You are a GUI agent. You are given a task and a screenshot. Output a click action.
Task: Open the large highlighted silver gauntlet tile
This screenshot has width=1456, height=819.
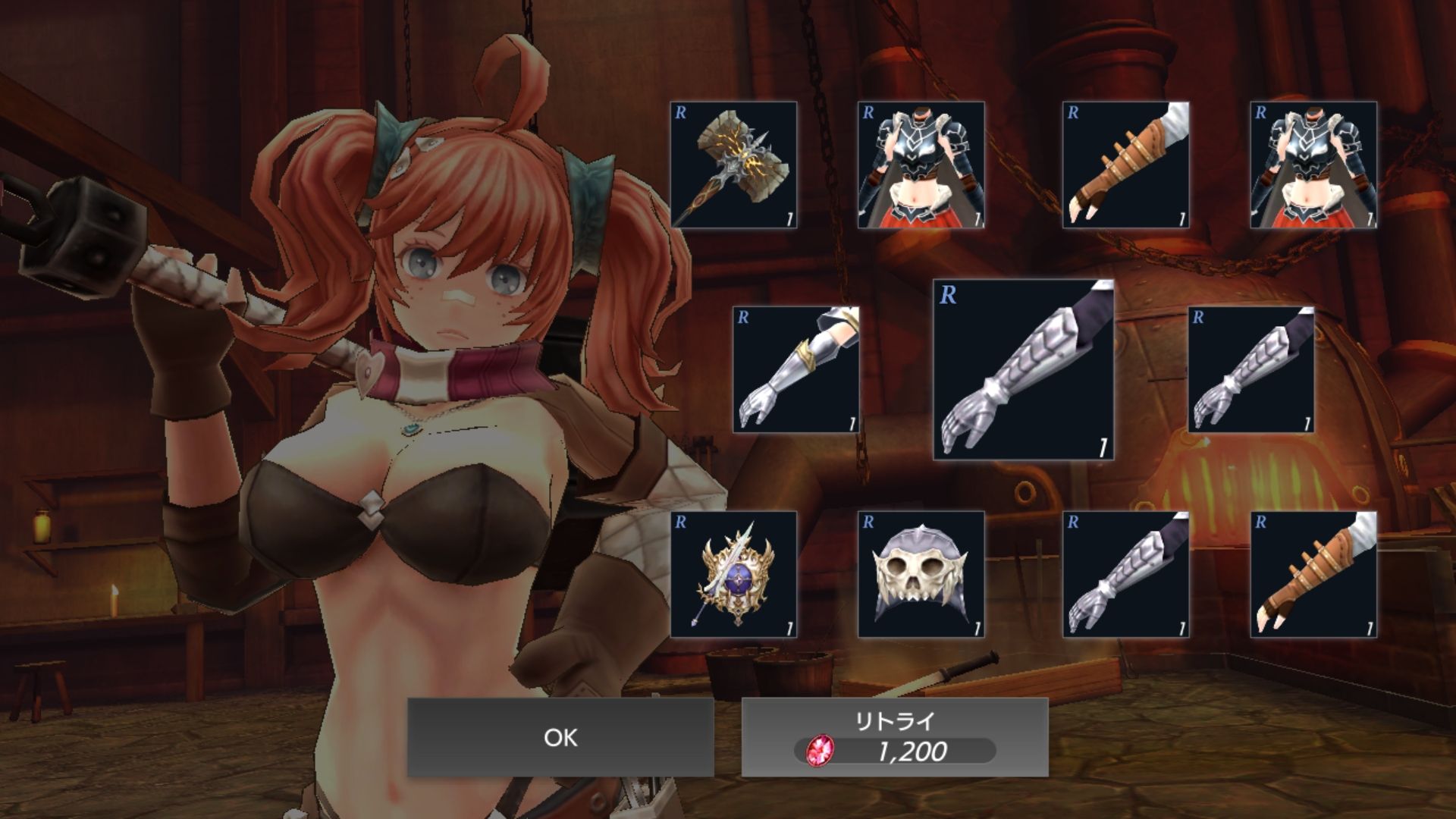click(1024, 369)
